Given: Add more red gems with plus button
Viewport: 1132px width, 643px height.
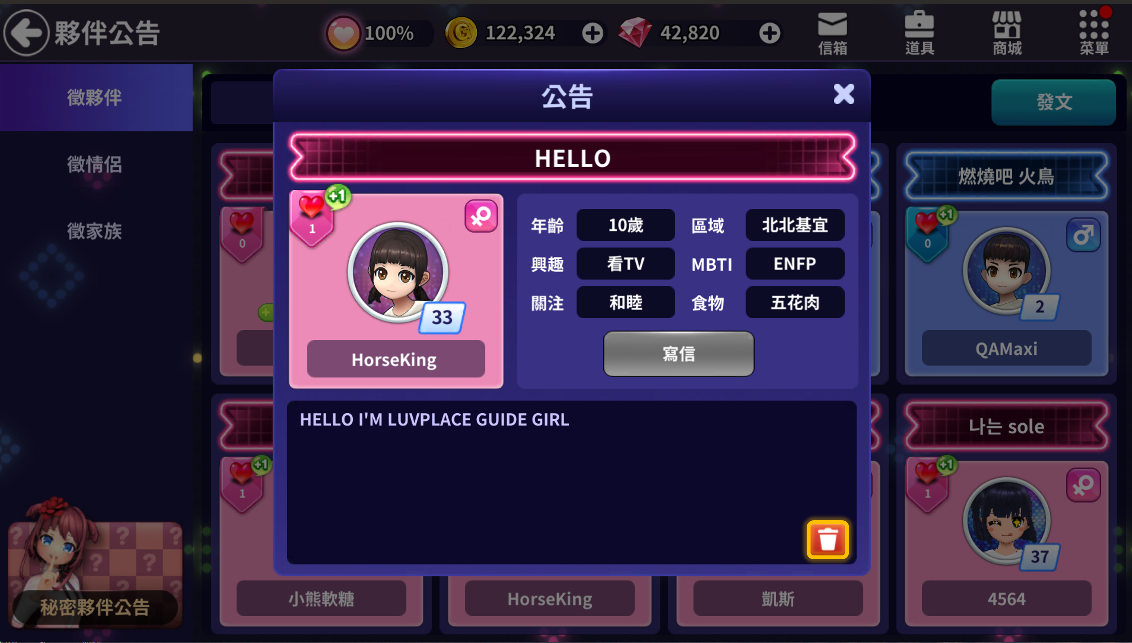Looking at the screenshot, I should [x=769, y=33].
